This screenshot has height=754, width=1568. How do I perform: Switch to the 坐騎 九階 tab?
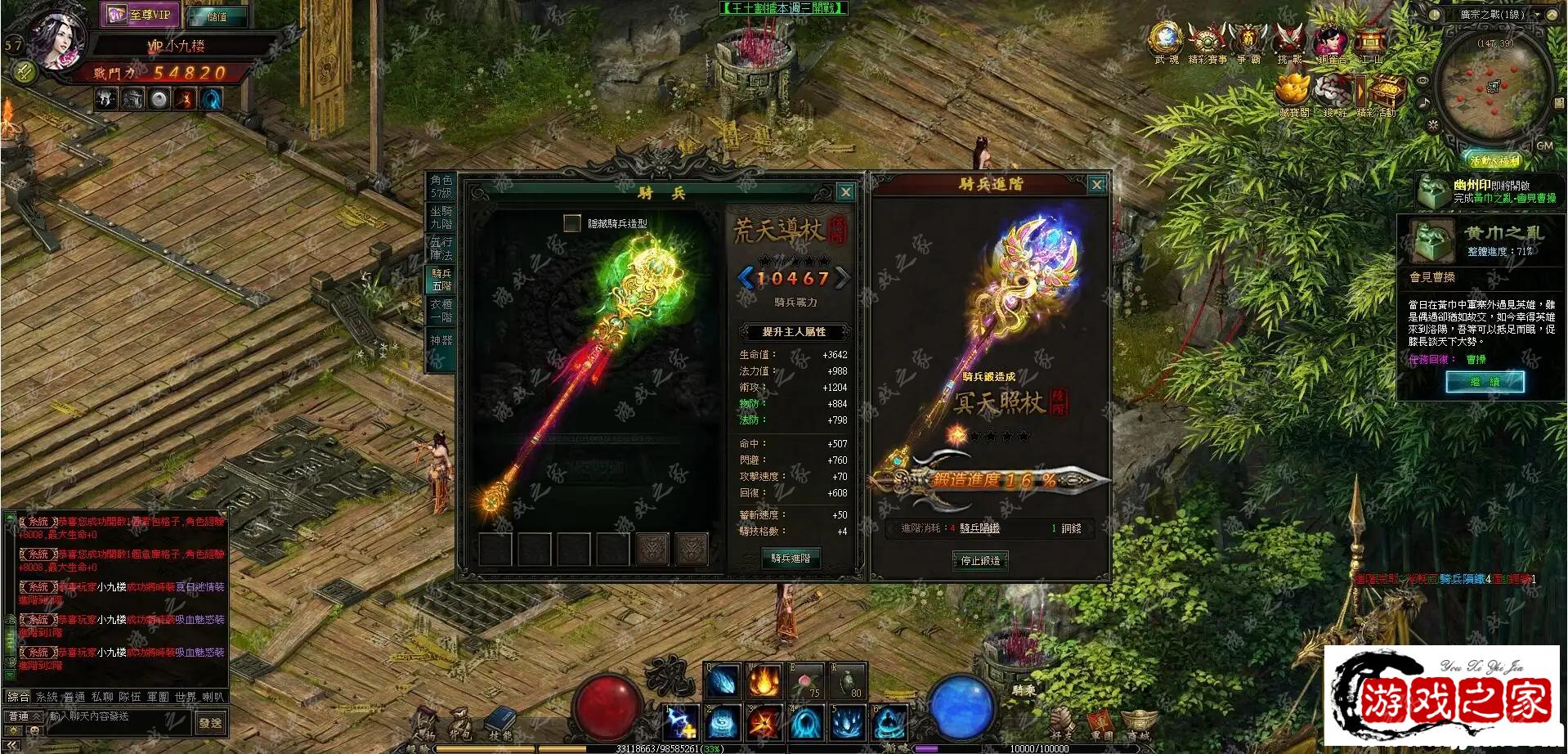tap(441, 218)
